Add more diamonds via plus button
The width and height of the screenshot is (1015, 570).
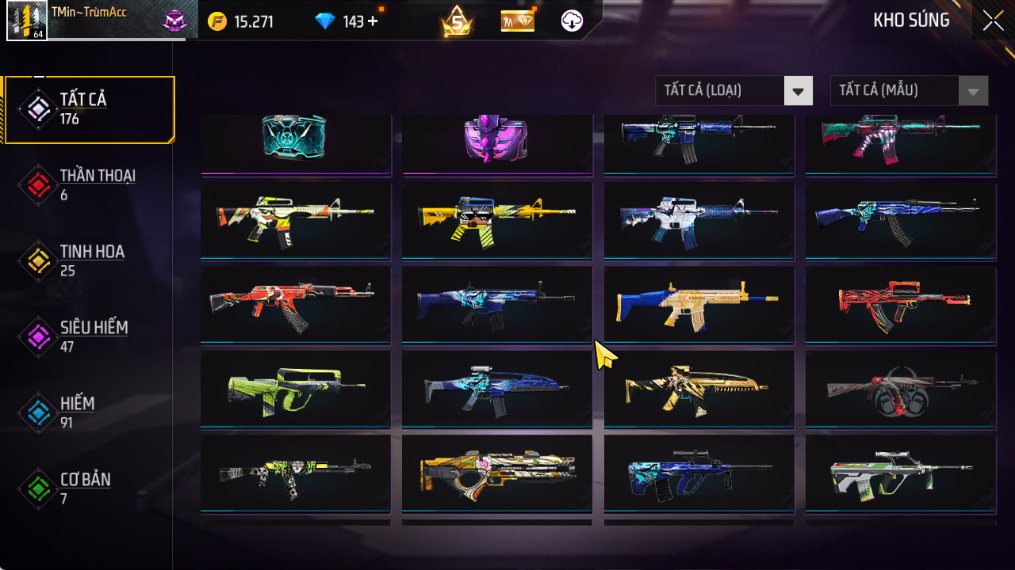click(x=373, y=21)
